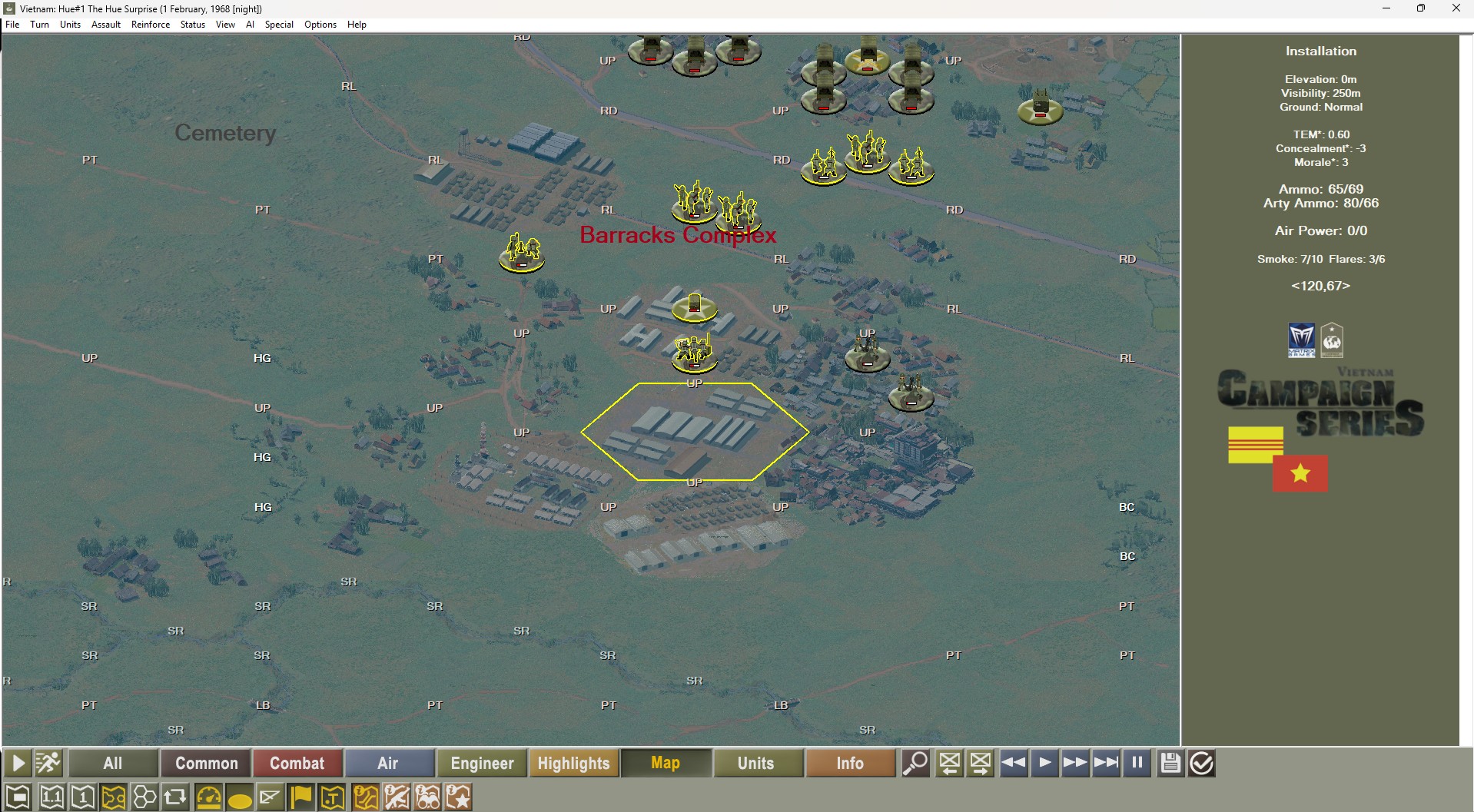The width and height of the screenshot is (1474, 812).
Task: Toggle the on-map unit bases oval icon
Action: (241, 797)
